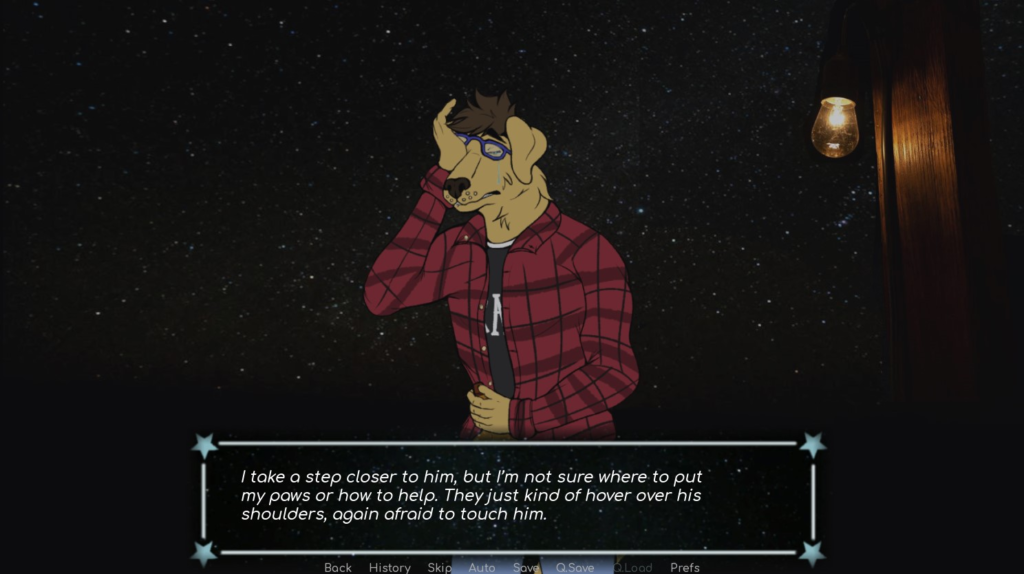1024x574 pixels.
Task: Open the dialogue History log
Action: (389, 567)
